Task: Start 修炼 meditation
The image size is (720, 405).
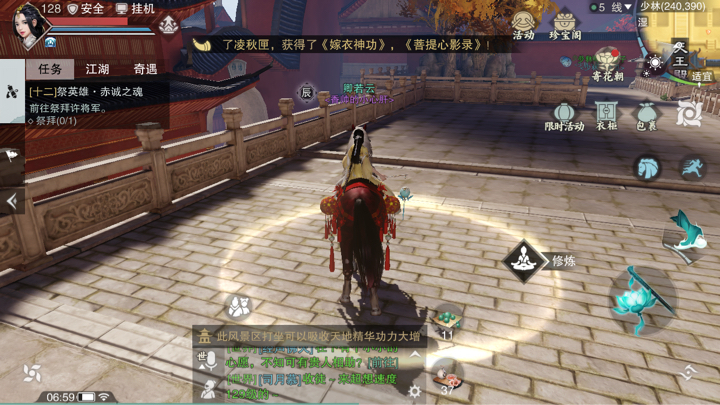Action: pyautogui.click(x=525, y=261)
